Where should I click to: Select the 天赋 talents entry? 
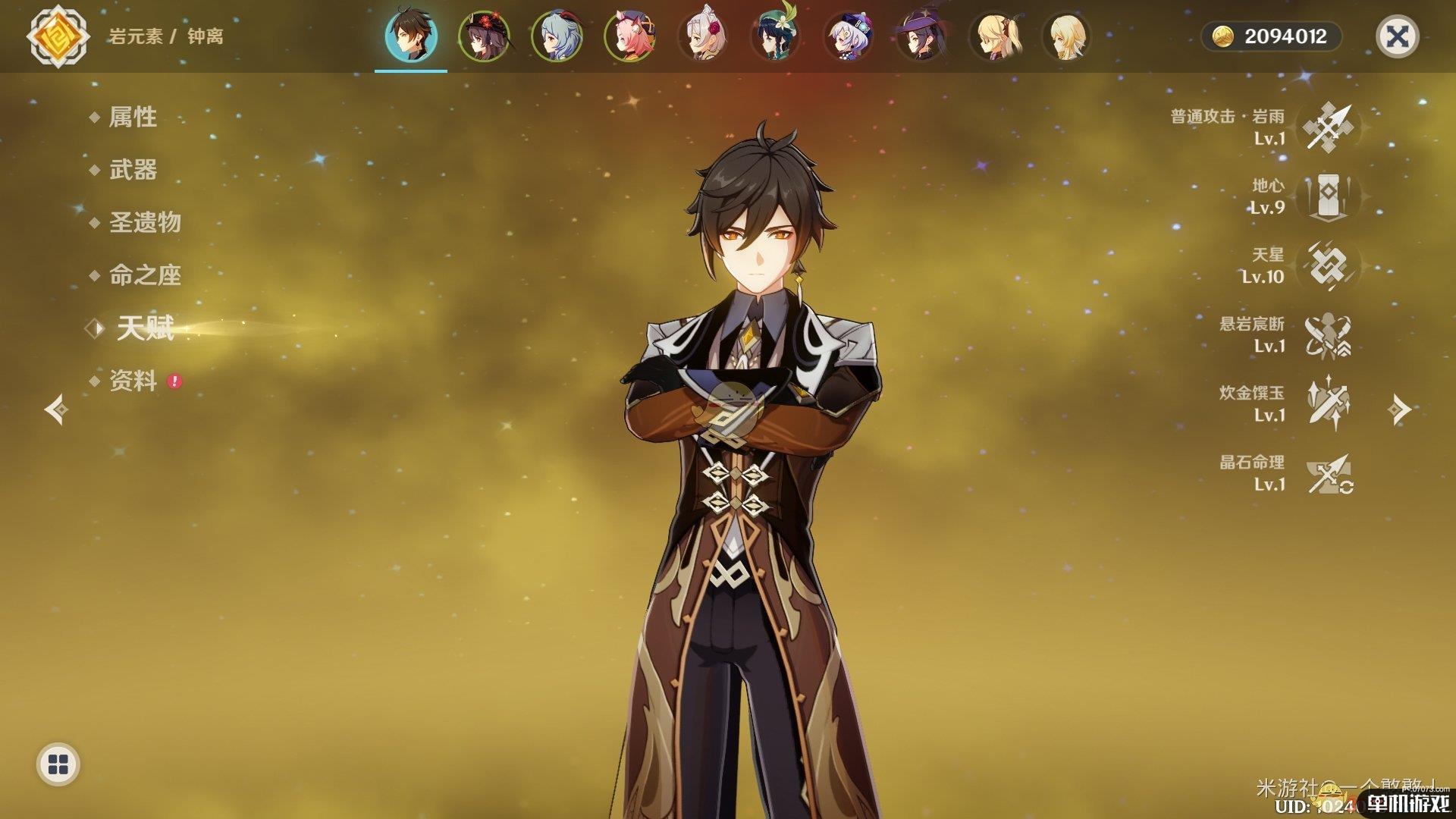(x=145, y=328)
